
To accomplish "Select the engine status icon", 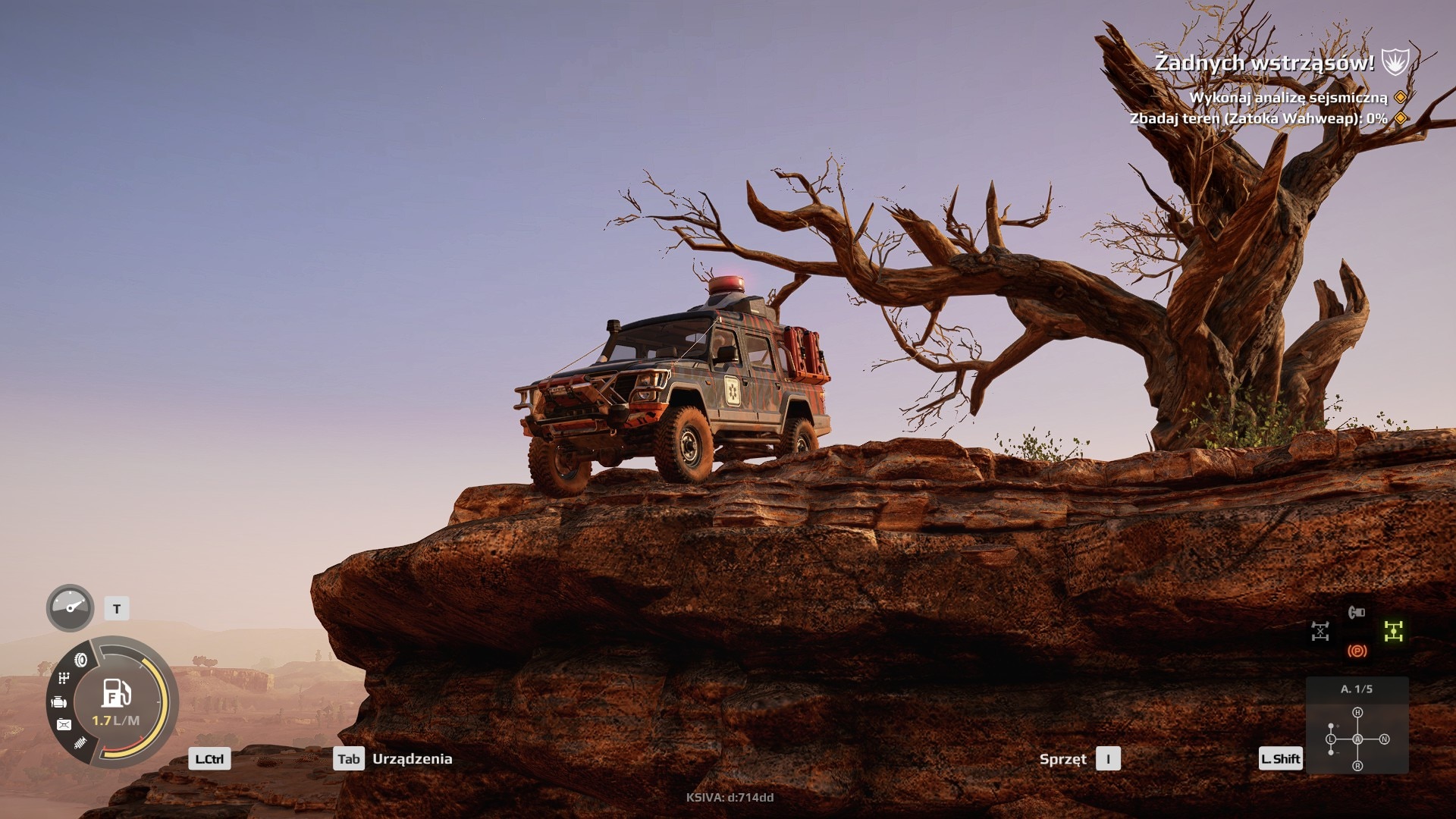I will tap(59, 702).
